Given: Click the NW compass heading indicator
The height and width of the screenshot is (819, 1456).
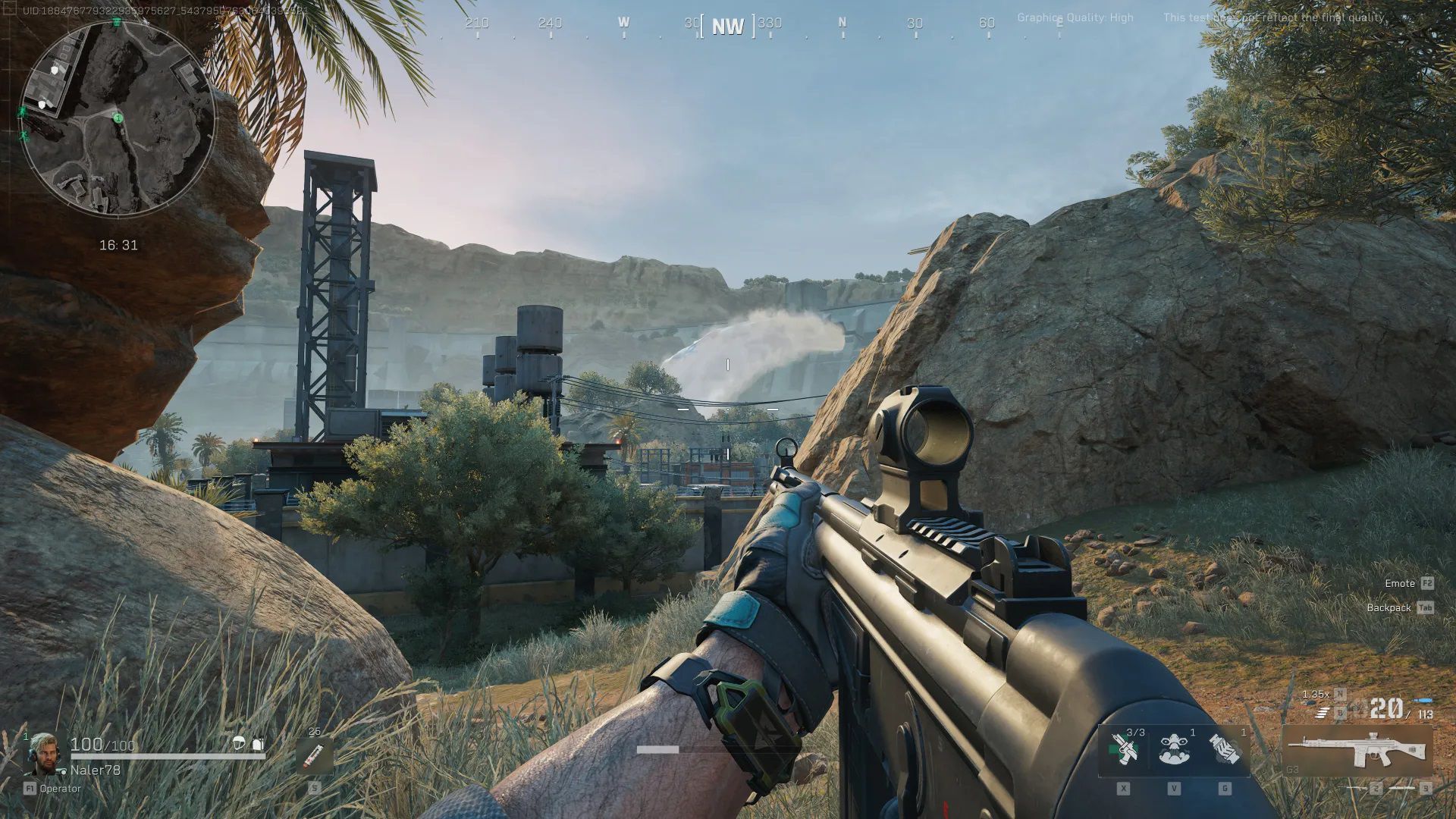Looking at the screenshot, I should point(727,27).
